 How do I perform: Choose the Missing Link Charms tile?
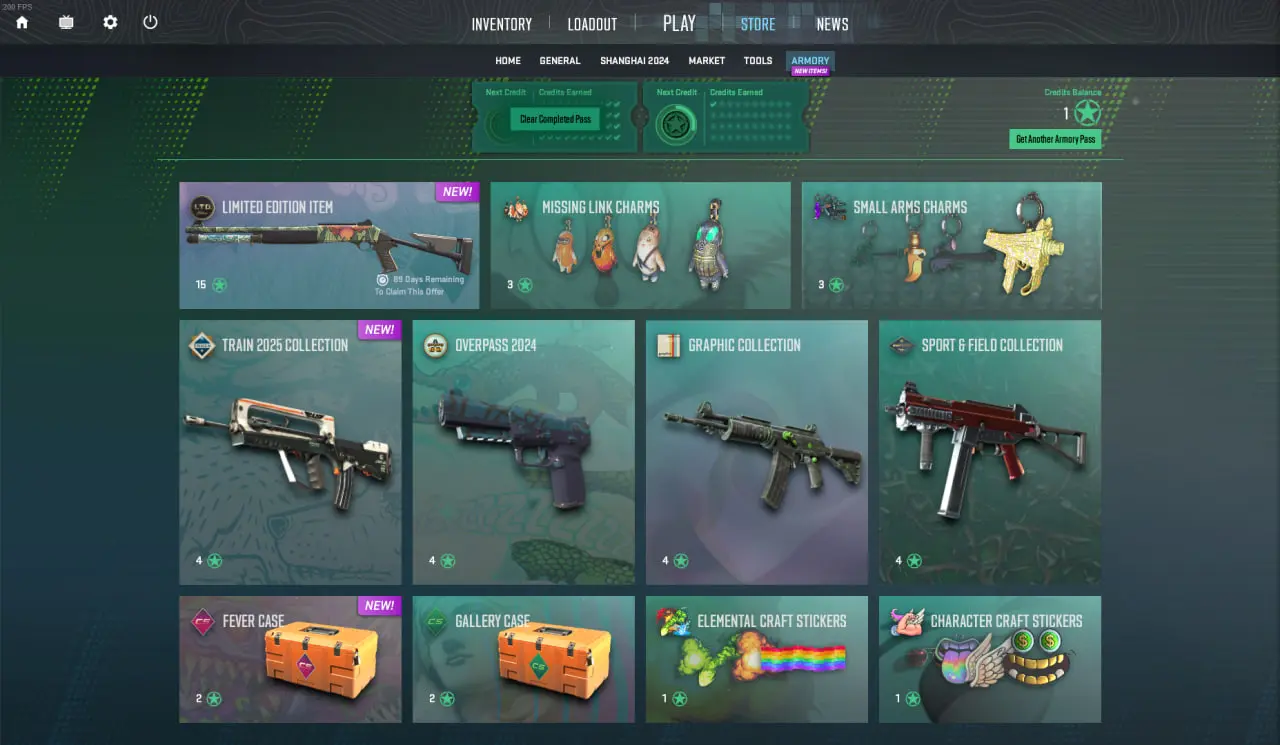click(x=640, y=245)
